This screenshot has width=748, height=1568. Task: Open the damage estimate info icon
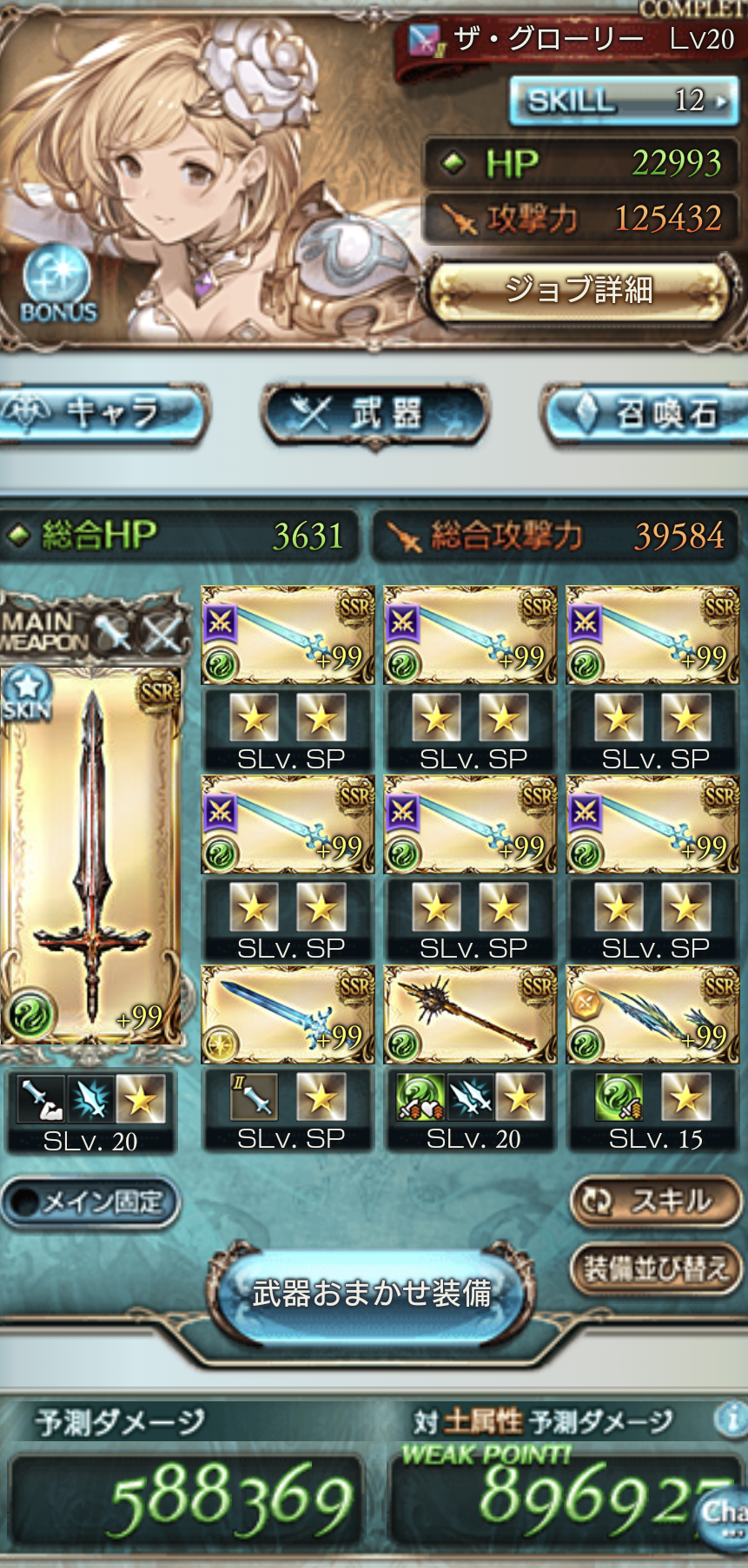[x=731, y=1419]
